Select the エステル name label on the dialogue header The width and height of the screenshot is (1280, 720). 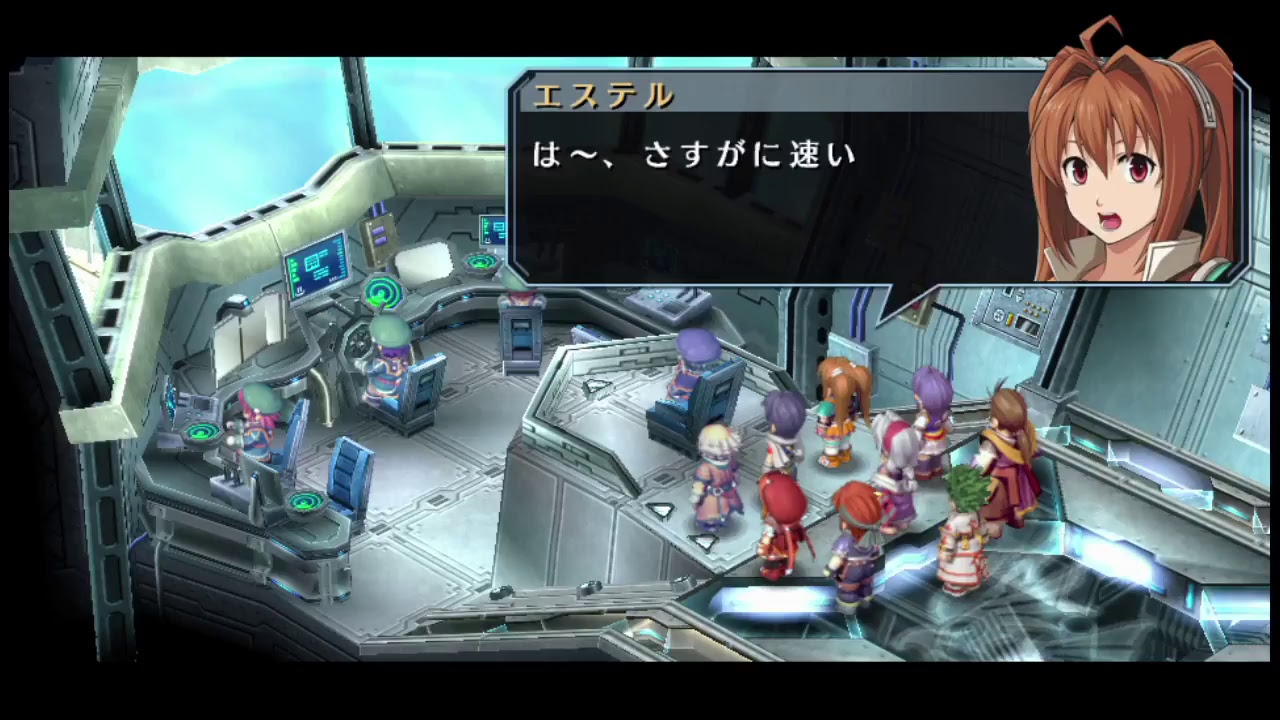click(600, 97)
